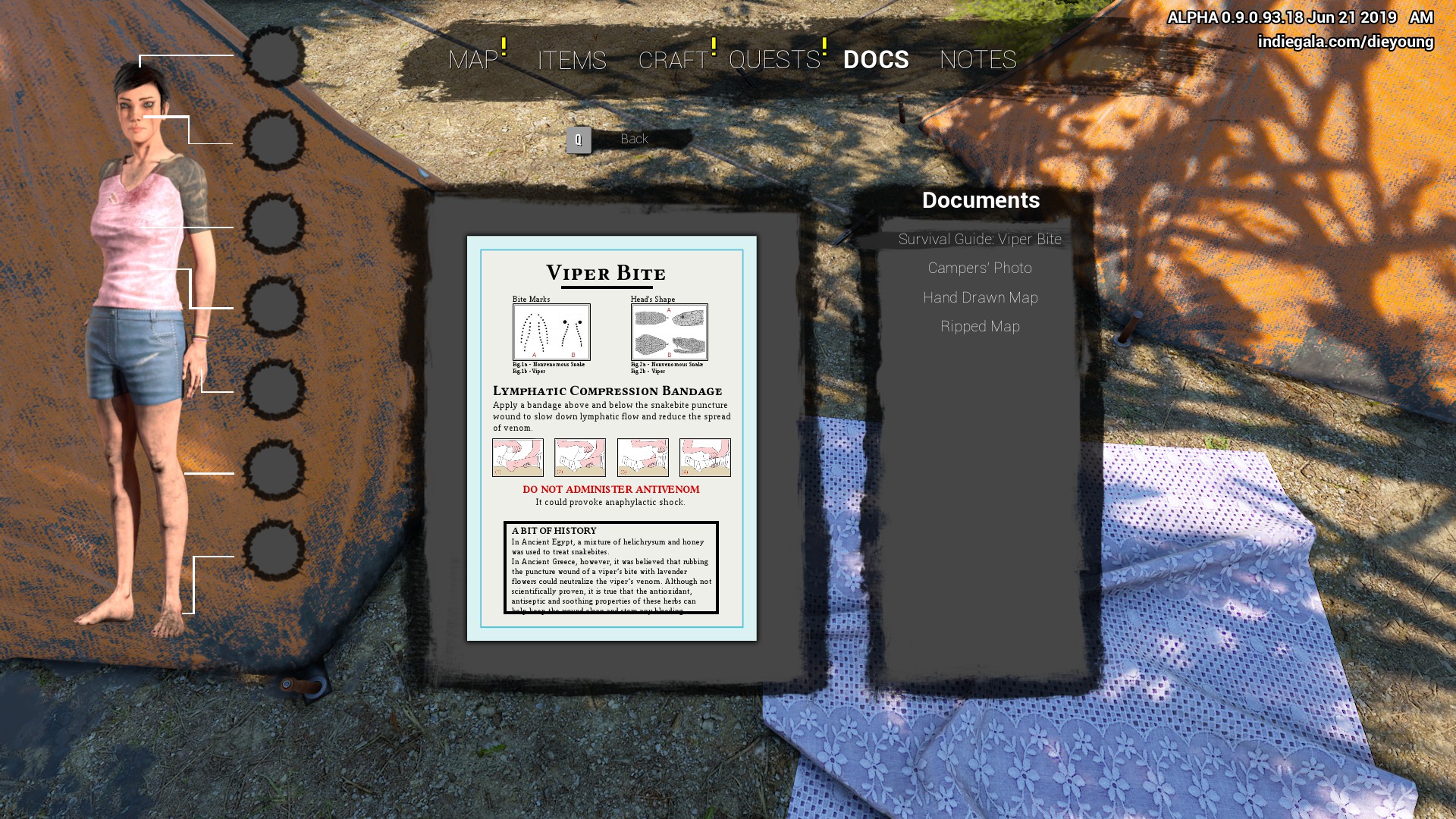
Task: Open the Campers' Photo document
Action: pos(980,268)
